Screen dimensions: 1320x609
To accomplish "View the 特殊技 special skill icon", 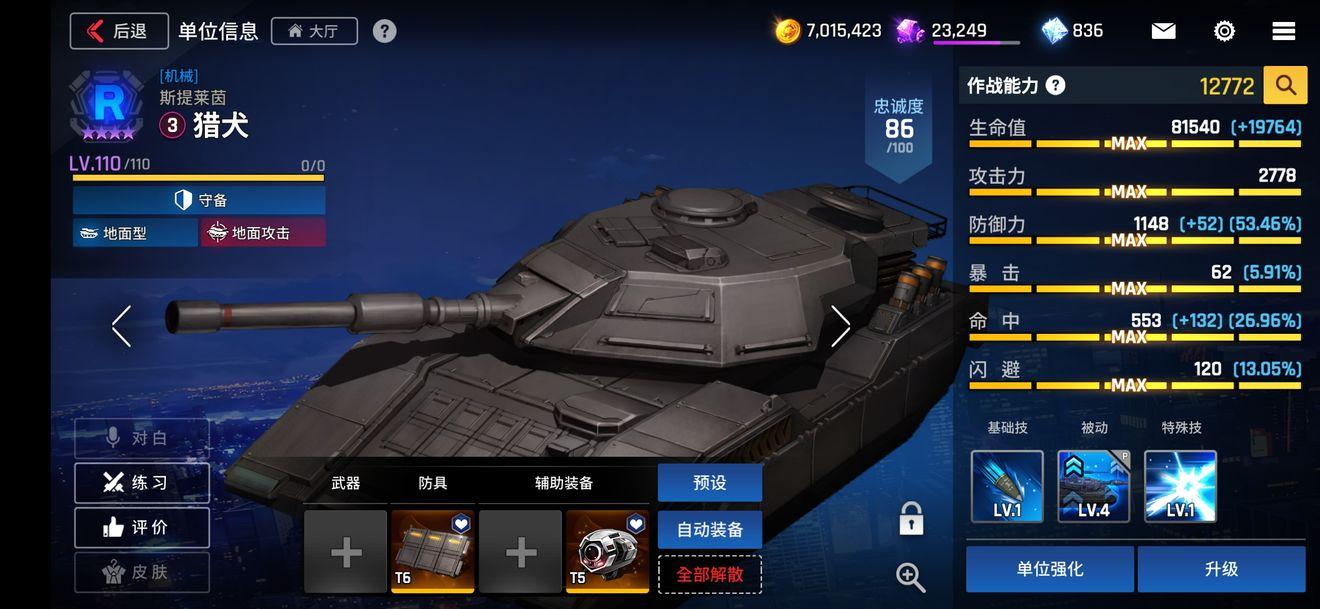I will (x=1180, y=487).
